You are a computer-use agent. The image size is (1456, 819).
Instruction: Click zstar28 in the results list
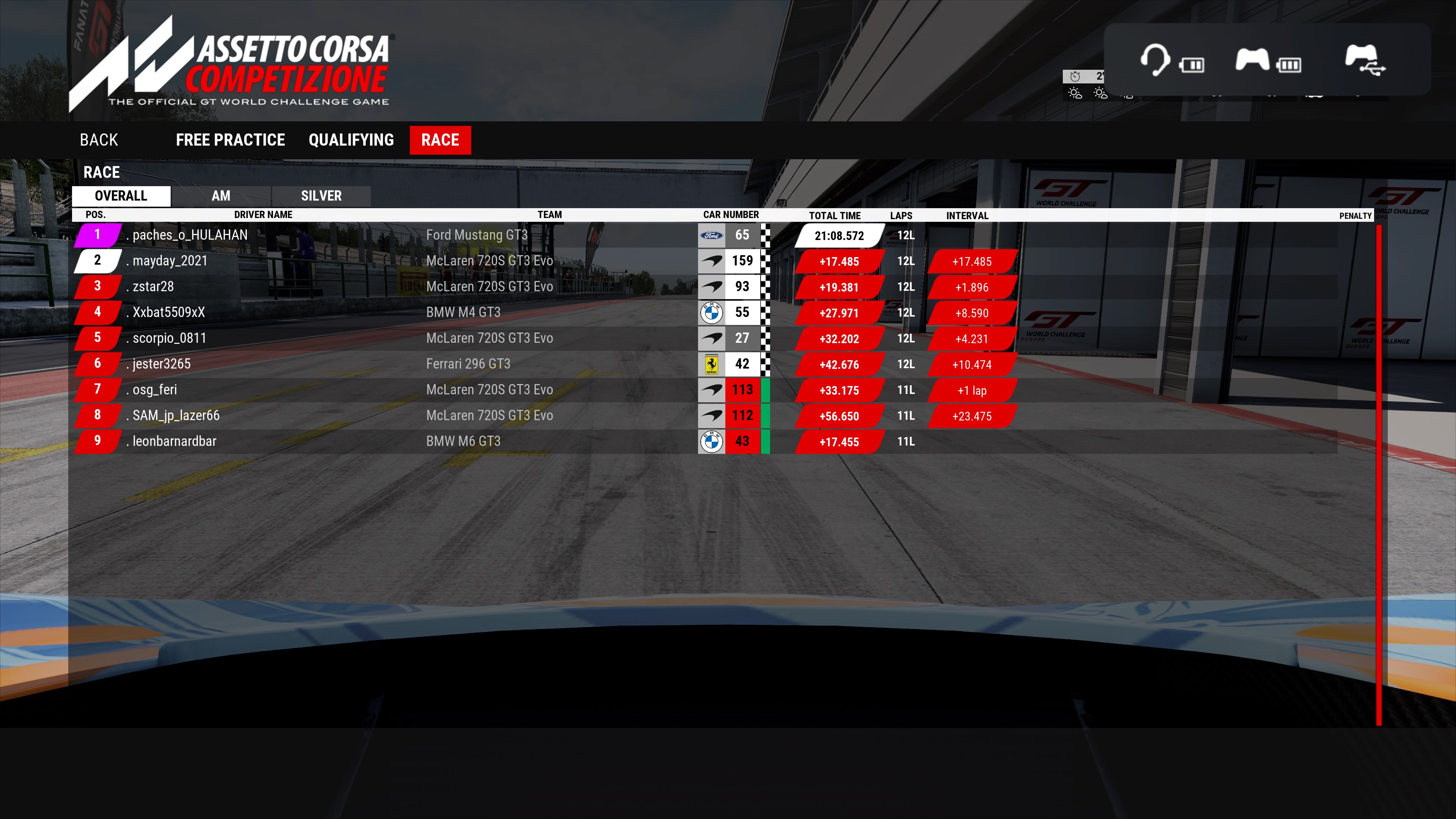click(x=153, y=287)
